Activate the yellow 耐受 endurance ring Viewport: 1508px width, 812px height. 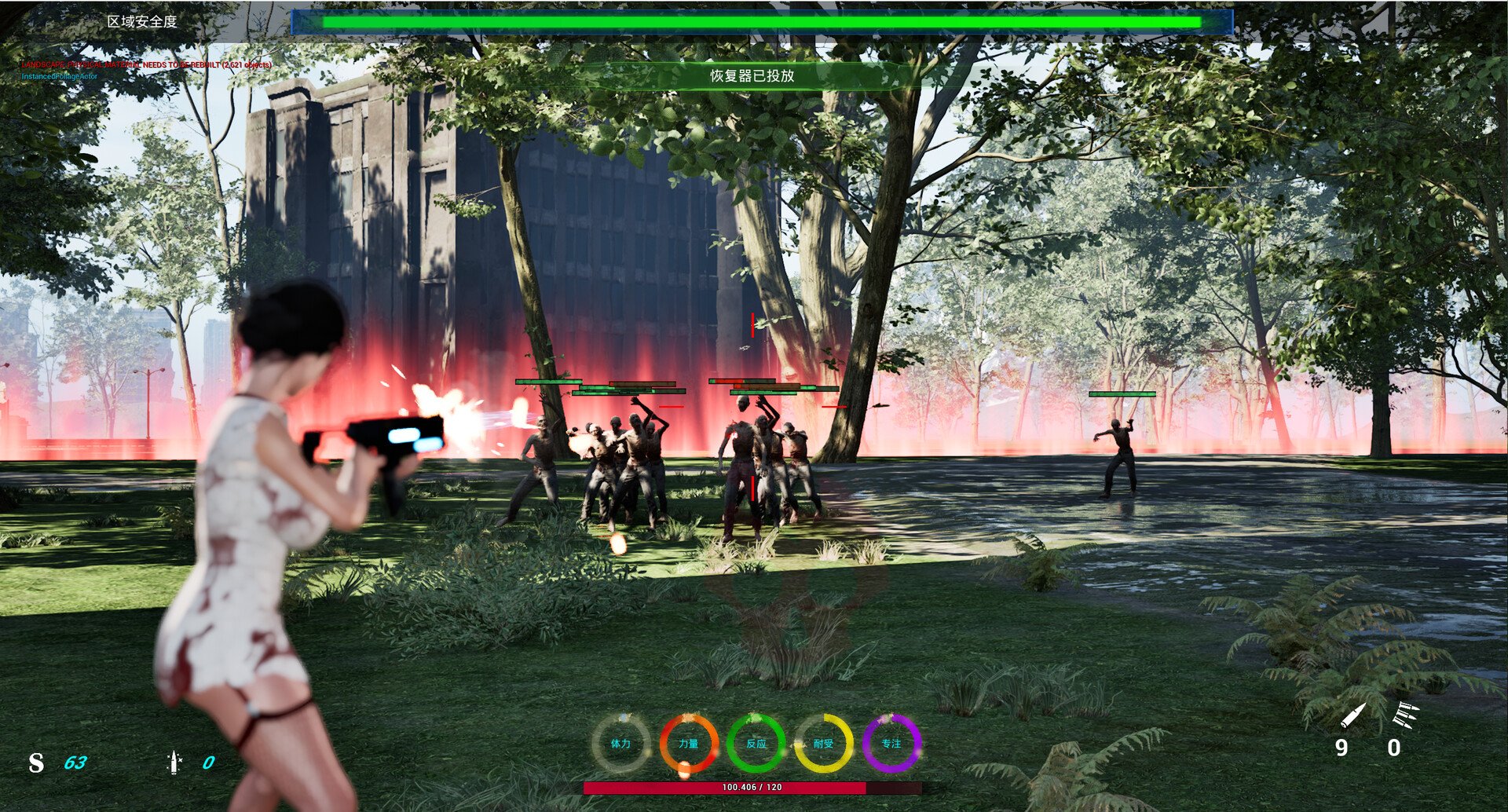pos(823,743)
